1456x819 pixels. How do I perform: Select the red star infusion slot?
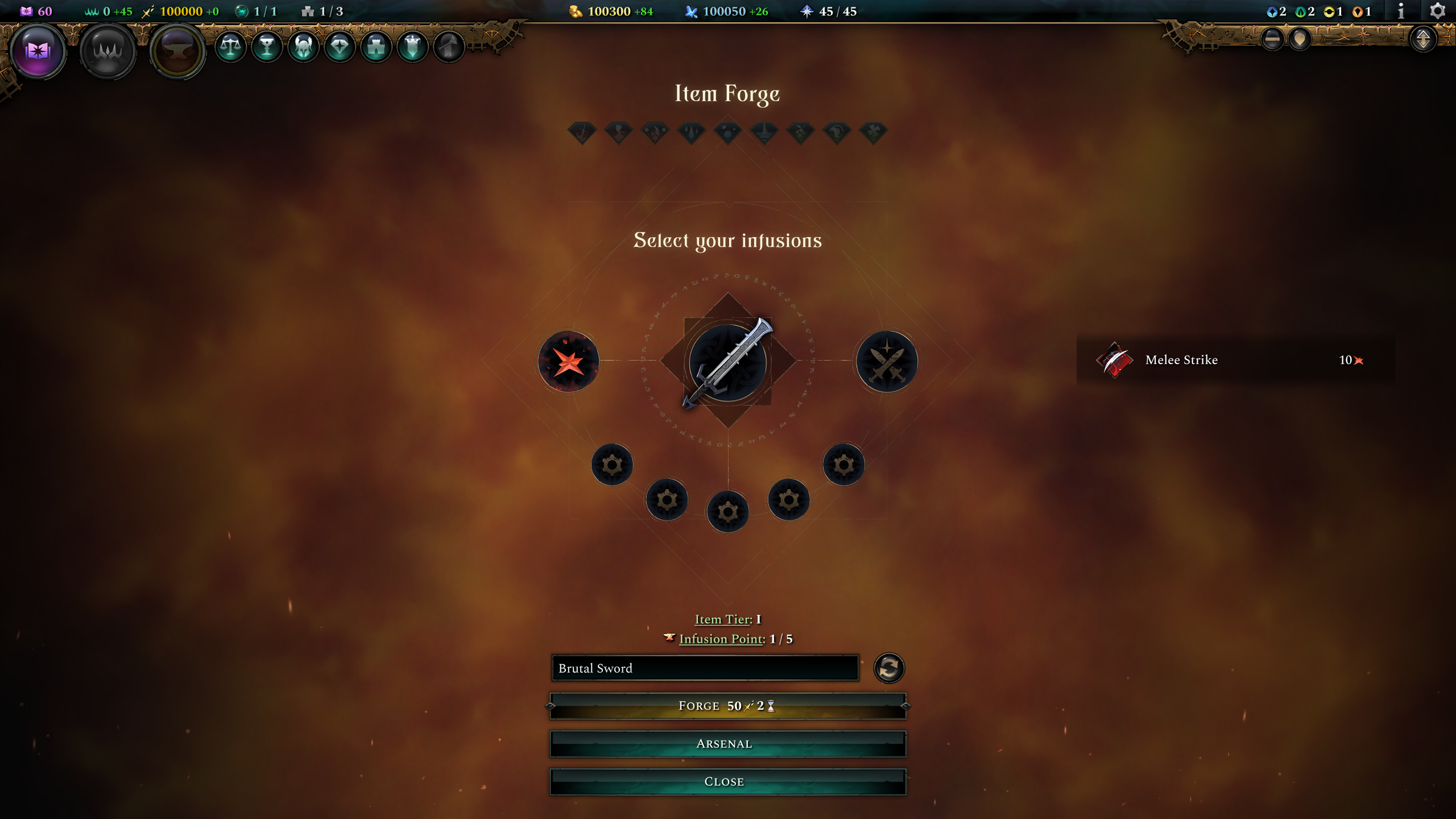pos(569,362)
